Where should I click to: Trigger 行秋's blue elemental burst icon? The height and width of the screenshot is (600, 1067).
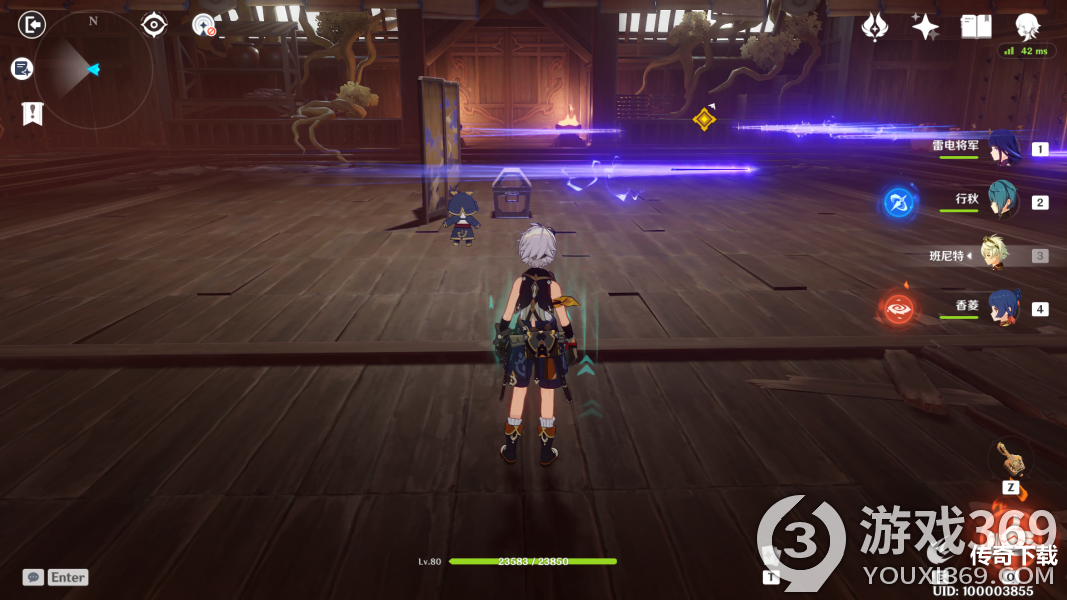[898, 203]
